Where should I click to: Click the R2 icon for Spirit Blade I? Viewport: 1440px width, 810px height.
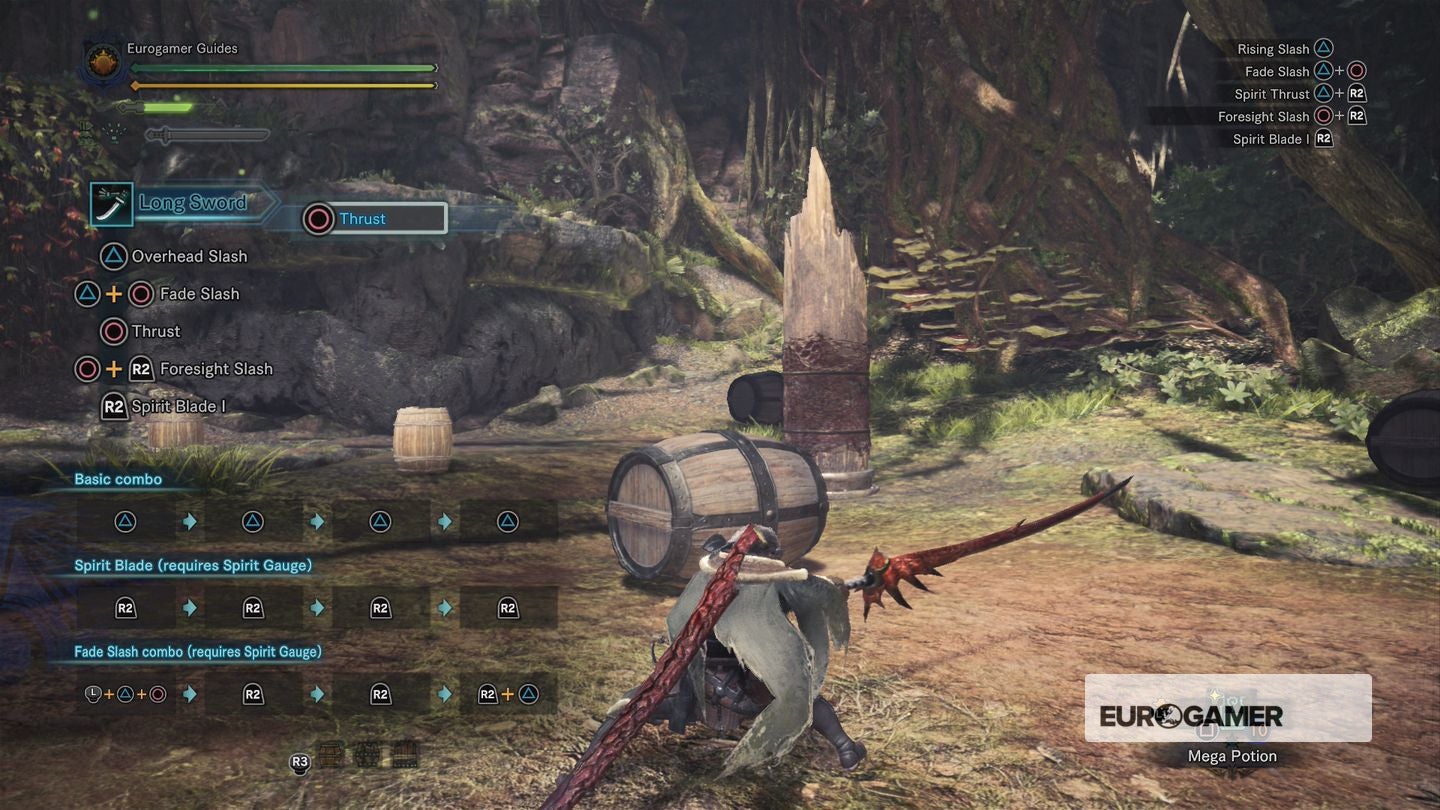coord(113,406)
